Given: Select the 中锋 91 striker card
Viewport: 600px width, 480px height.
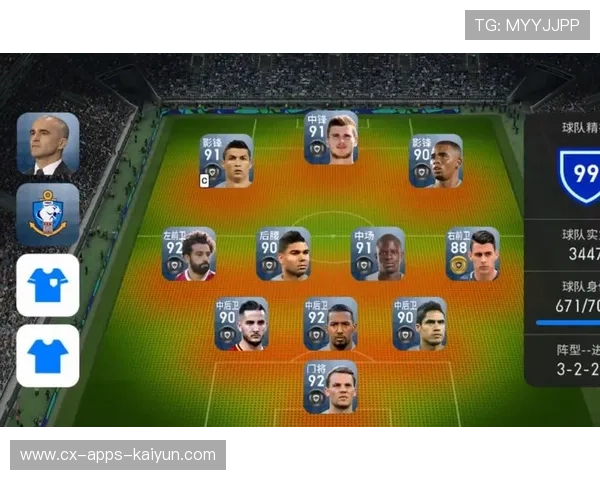Looking at the screenshot, I should [x=331, y=138].
